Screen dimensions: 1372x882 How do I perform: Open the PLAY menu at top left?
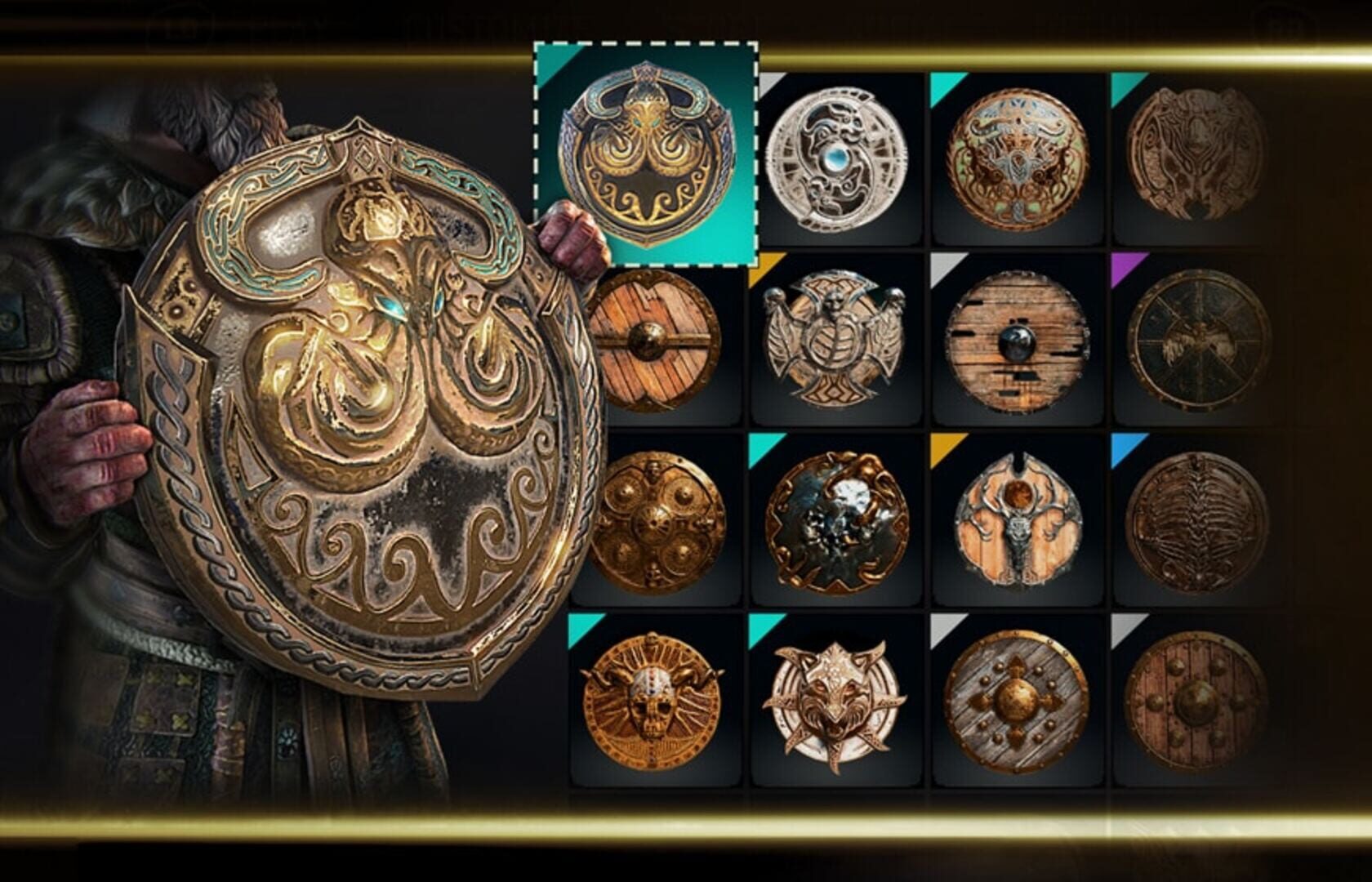click(x=269, y=20)
